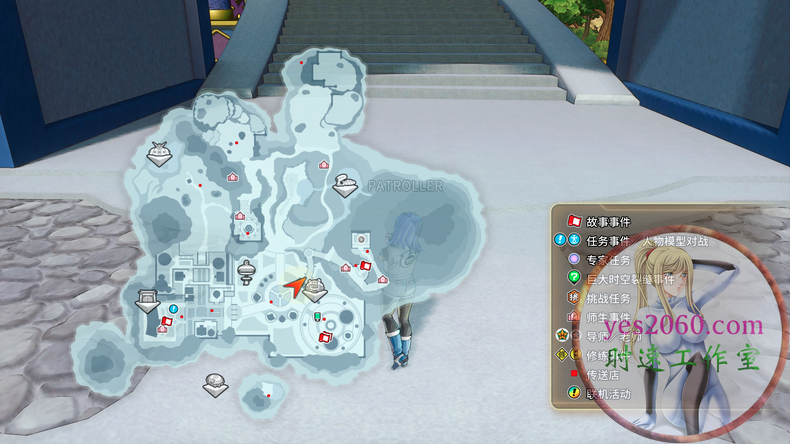Click the orange player arrow on the map
The height and width of the screenshot is (444, 790).
(294, 287)
